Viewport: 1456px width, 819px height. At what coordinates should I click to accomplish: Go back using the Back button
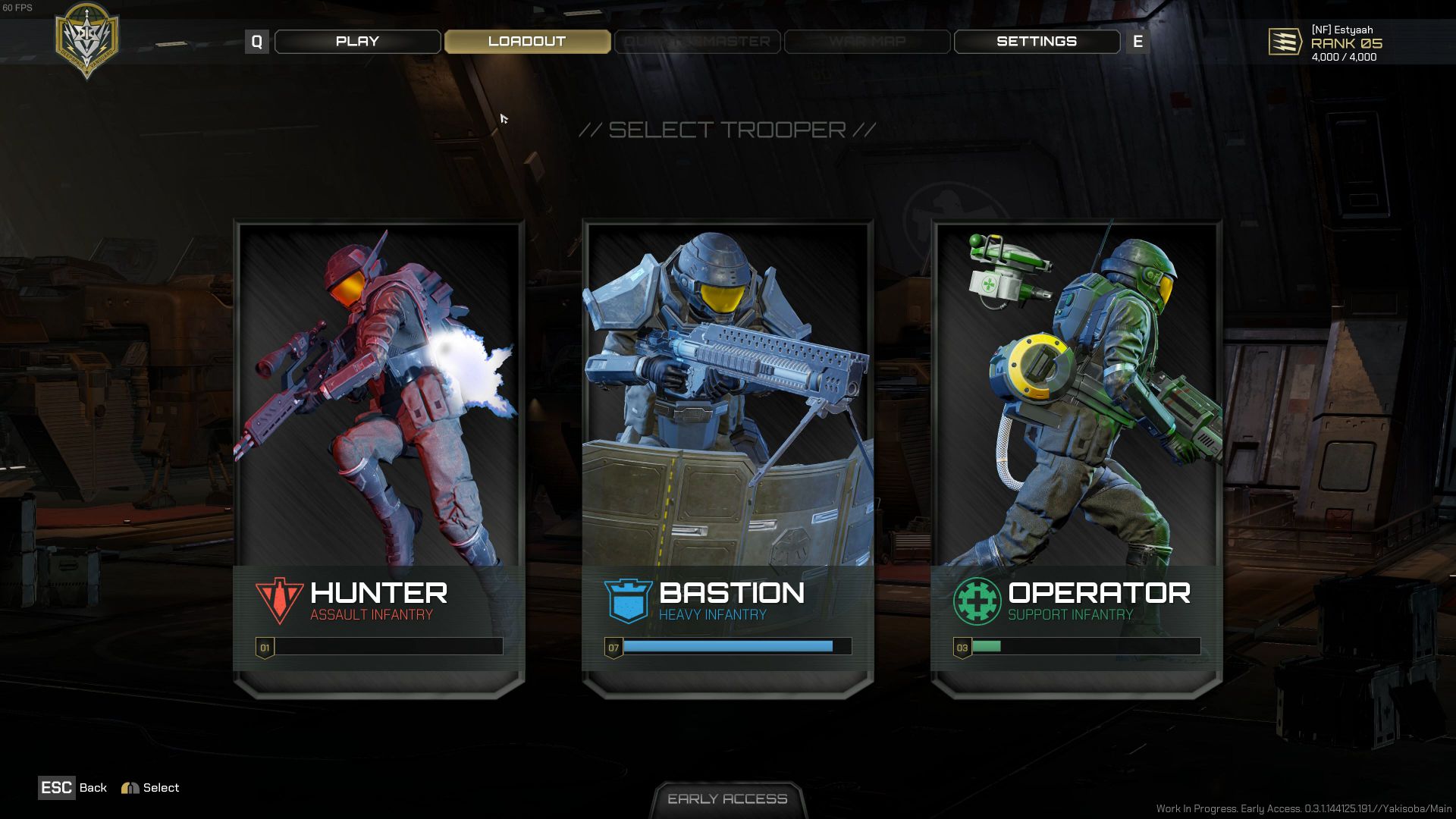[x=73, y=788]
